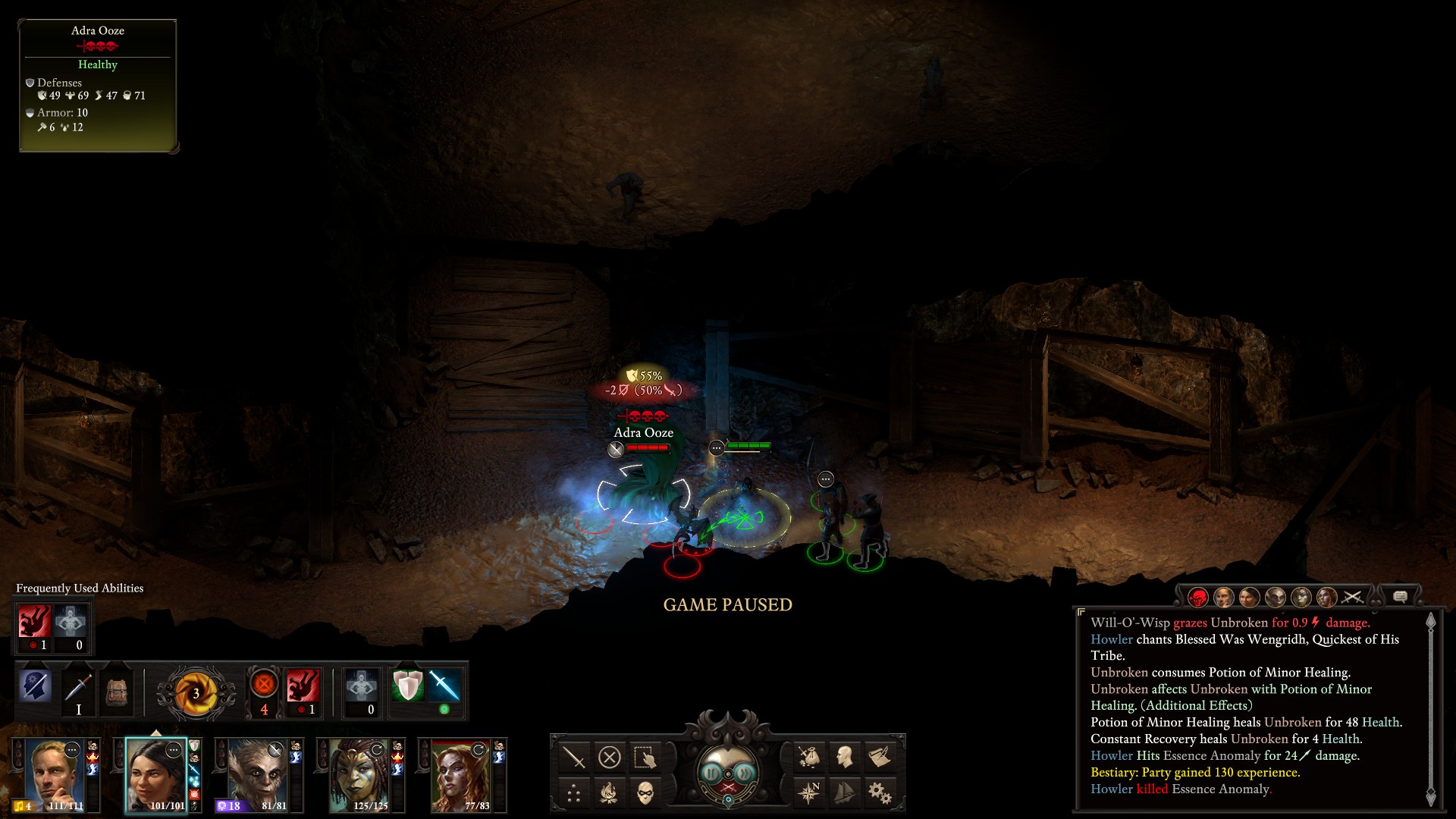1456x819 pixels.
Task: Select the dreadlocked aumaua's portrait
Action: [x=359, y=773]
